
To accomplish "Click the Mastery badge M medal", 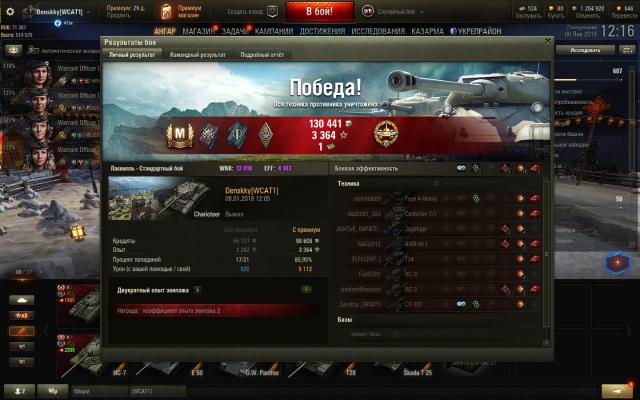I will (182, 132).
